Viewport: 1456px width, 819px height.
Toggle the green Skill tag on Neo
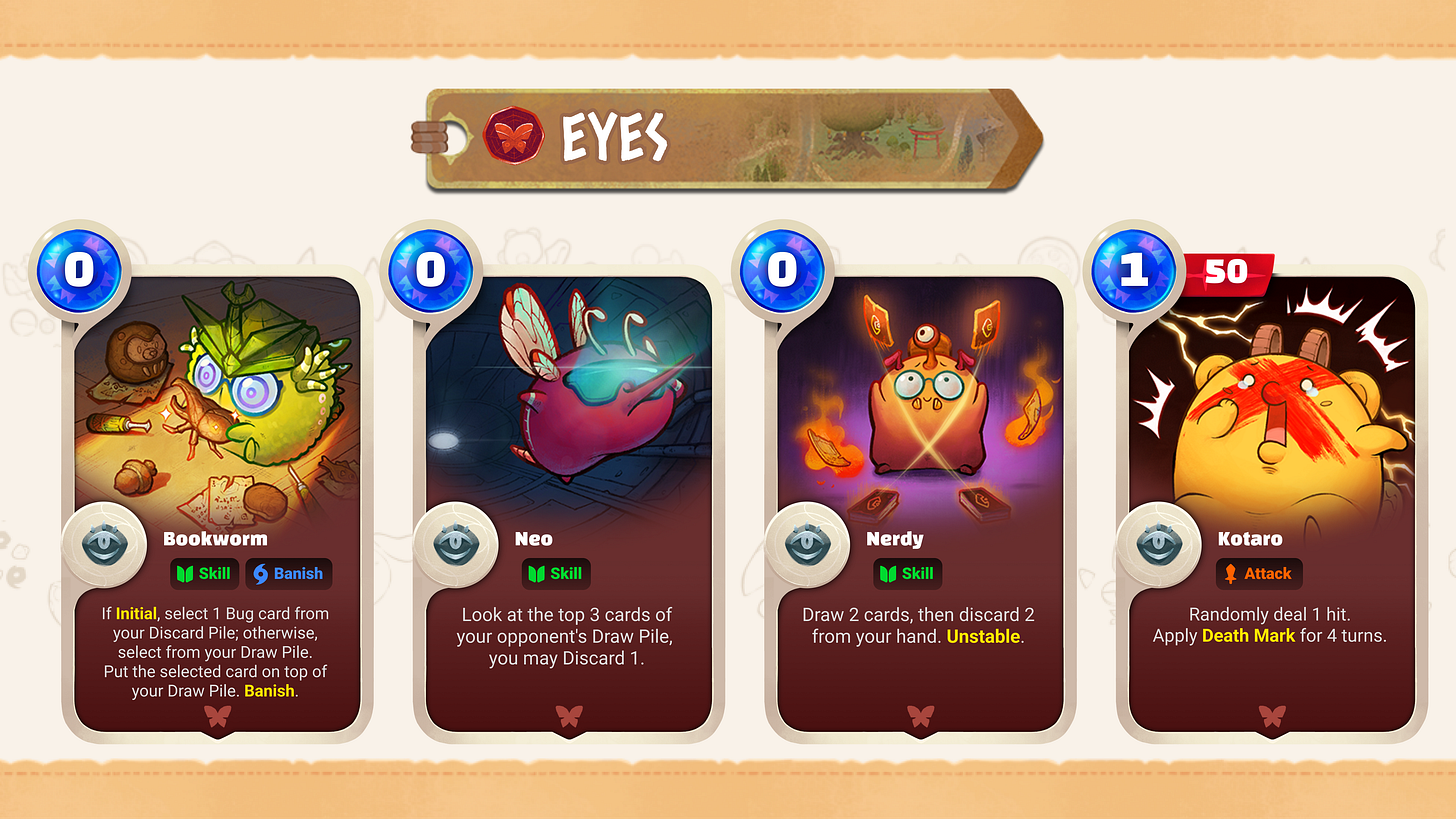point(556,573)
